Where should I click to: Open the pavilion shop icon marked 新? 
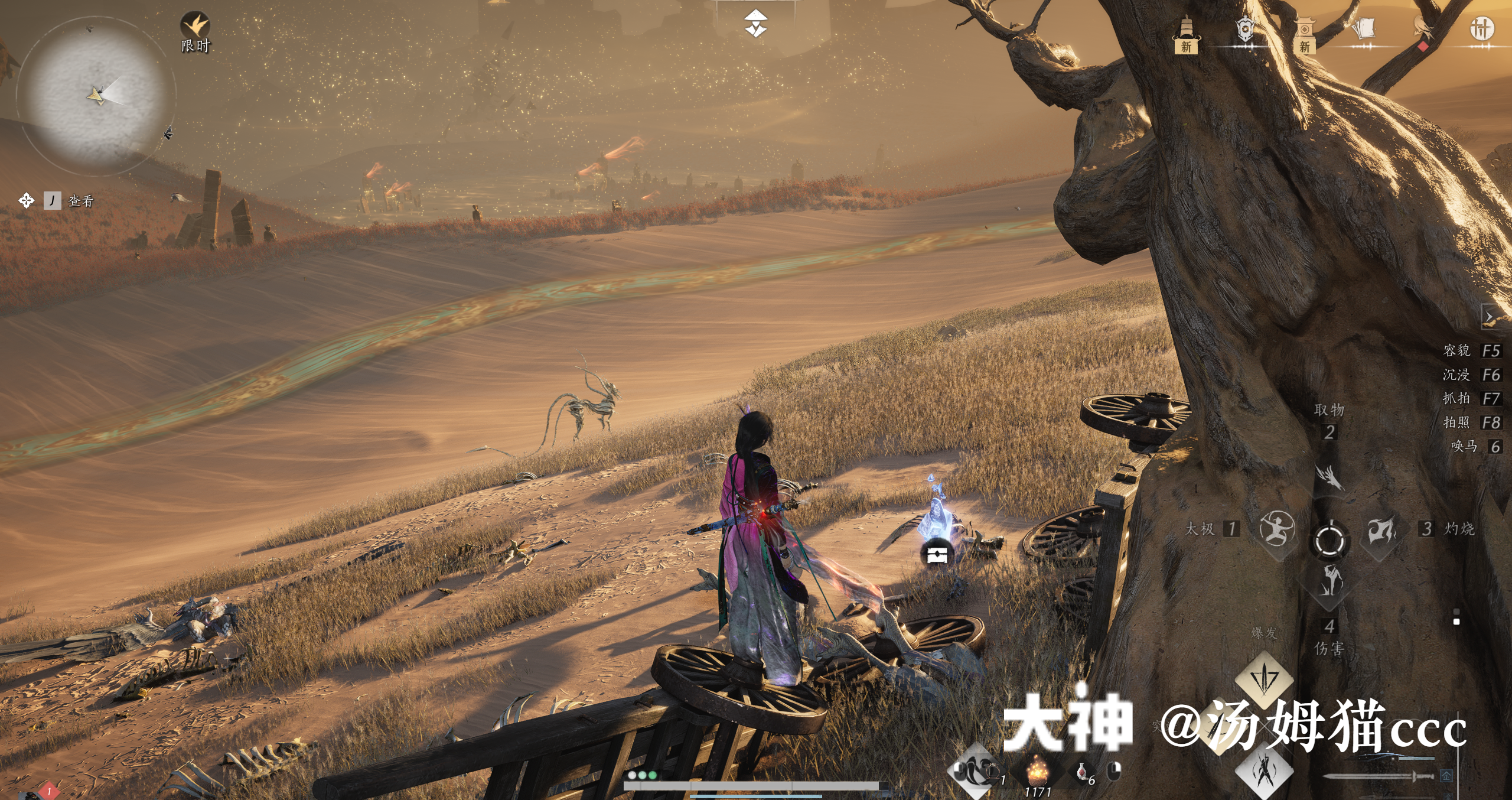[x=1305, y=34]
